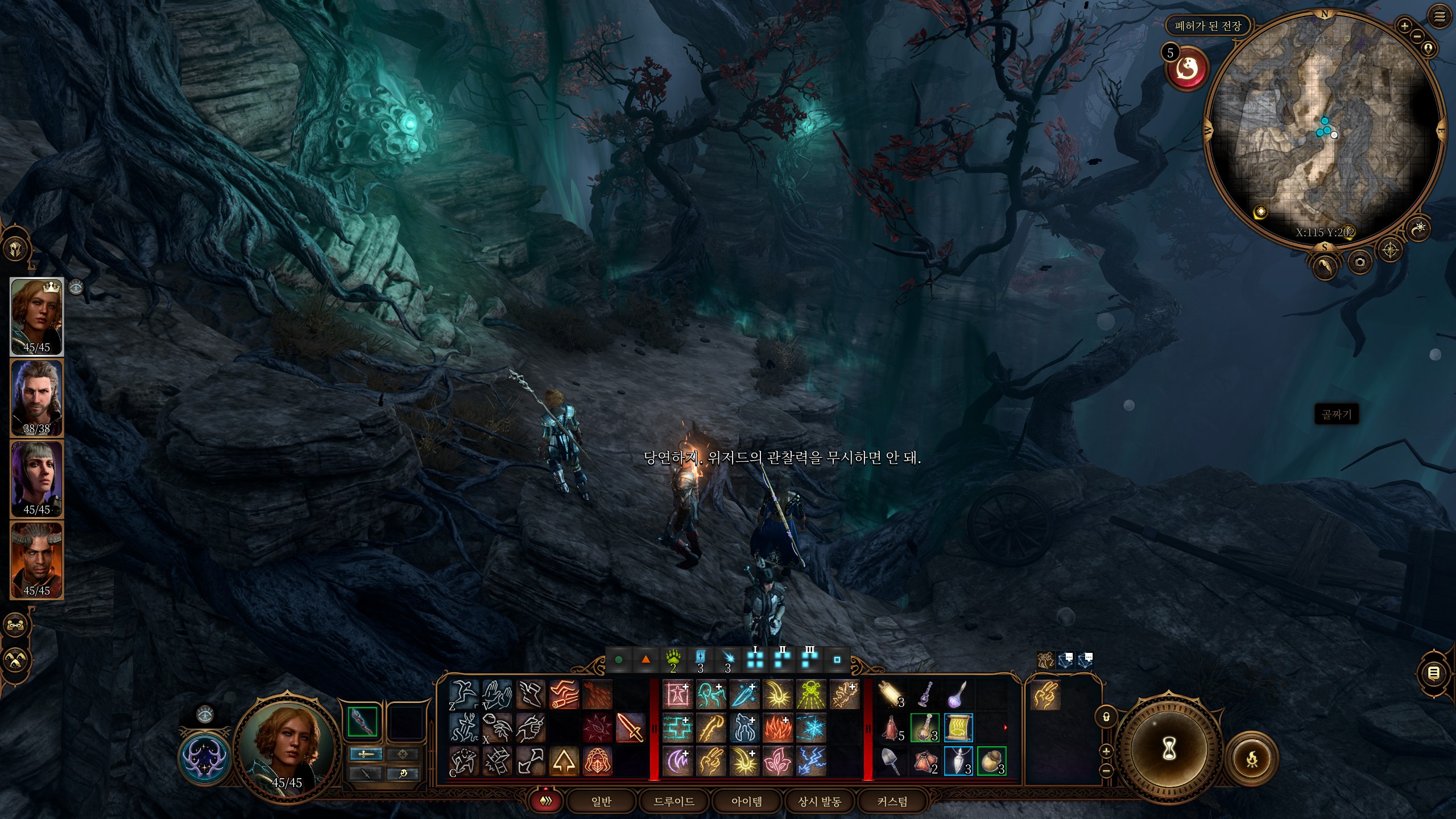Click the feather journal button below the minimap
The height and width of the screenshot is (819, 1456).
pyautogui.click(x=1325, y=266)
